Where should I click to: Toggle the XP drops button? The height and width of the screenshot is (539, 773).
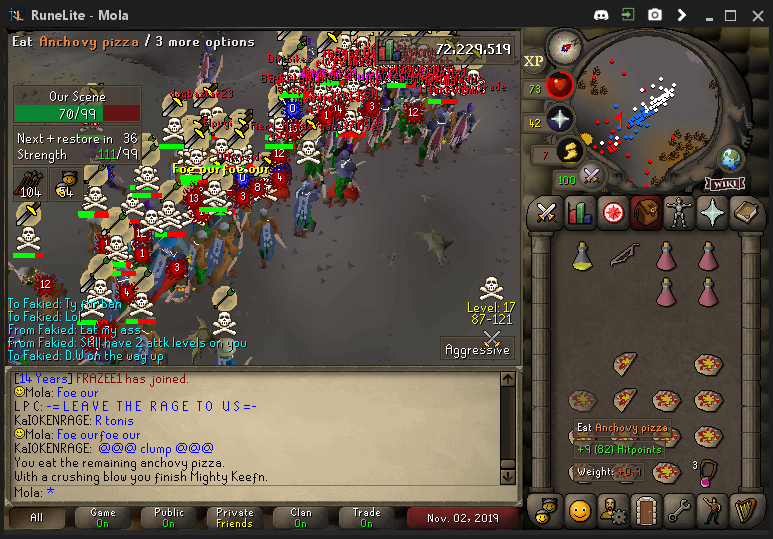(534, 60)
